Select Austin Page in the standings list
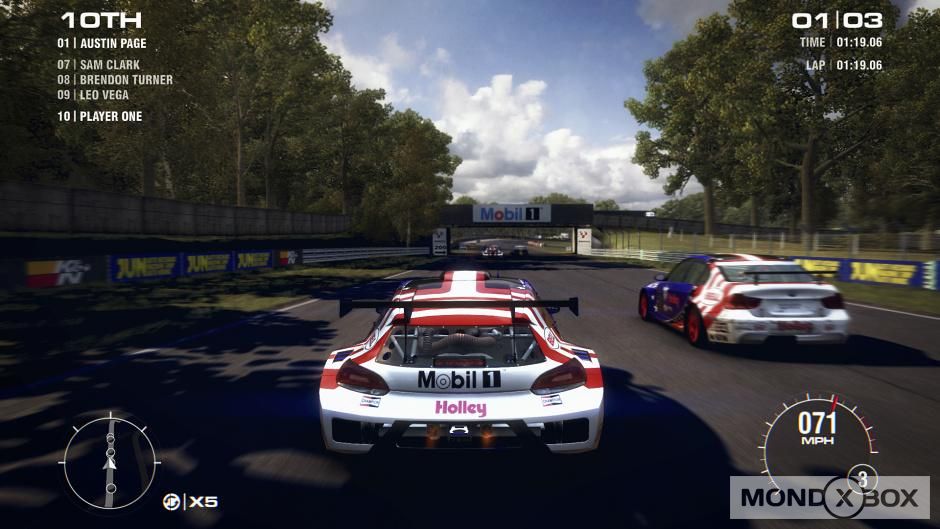 pos(102,43)
